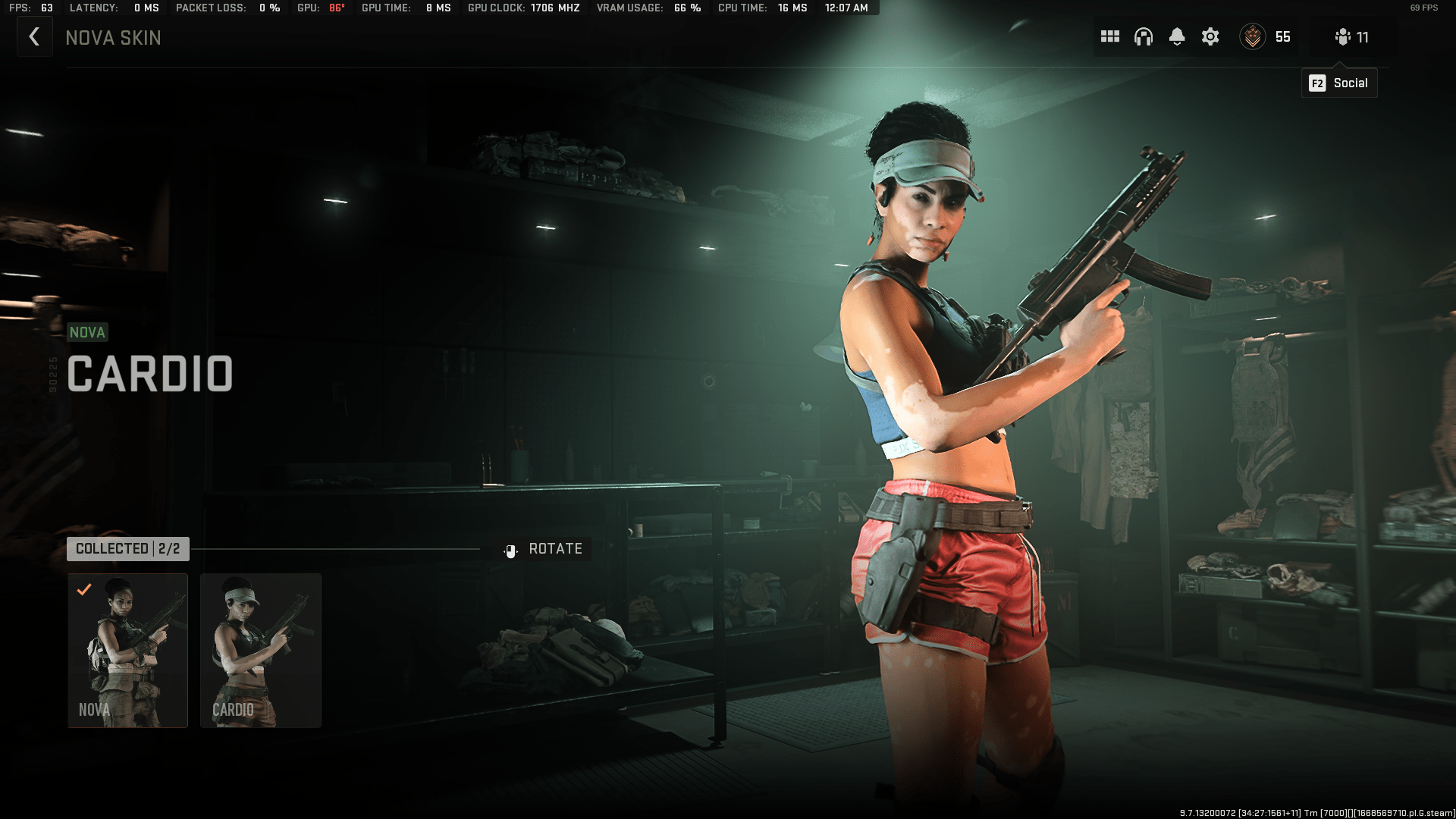Choose the Cardio skin thumbnail

261,651
